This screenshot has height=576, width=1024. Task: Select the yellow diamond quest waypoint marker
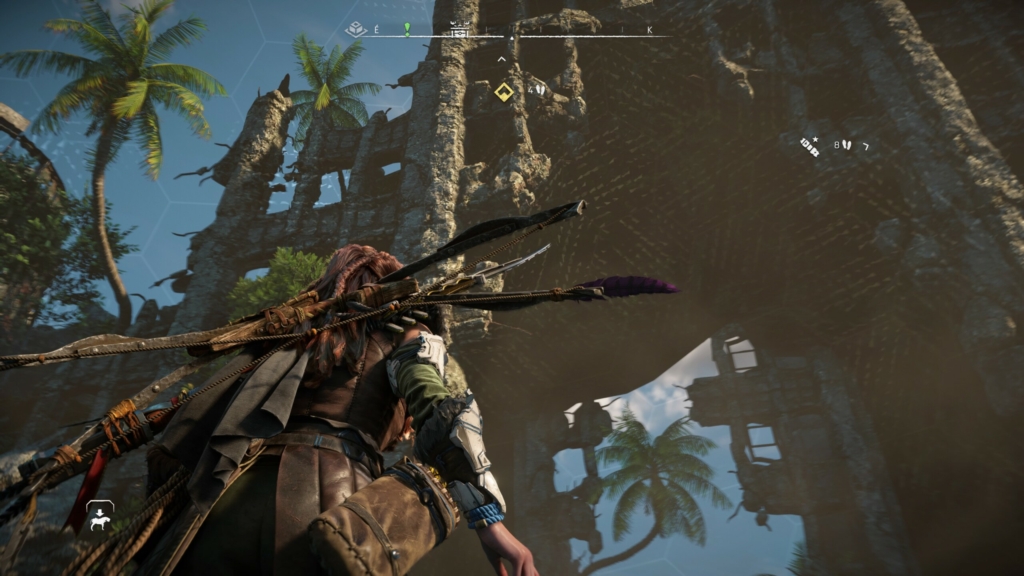pyautogui.click(x=504, y=92)
